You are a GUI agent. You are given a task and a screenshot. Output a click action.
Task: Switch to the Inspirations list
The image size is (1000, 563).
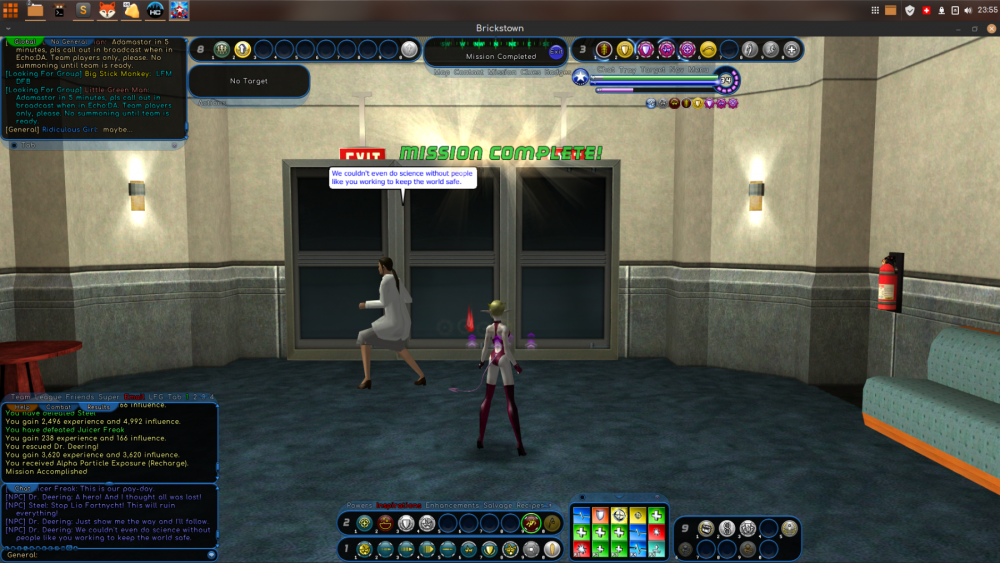pos(399,506)
